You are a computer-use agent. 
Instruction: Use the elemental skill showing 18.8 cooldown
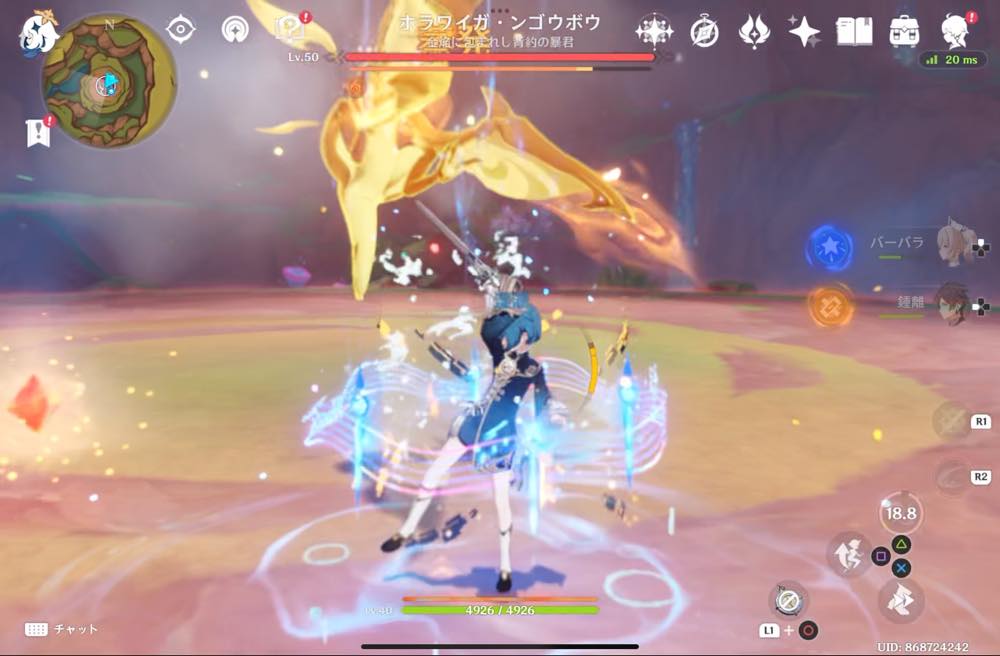tap(900, 513)
